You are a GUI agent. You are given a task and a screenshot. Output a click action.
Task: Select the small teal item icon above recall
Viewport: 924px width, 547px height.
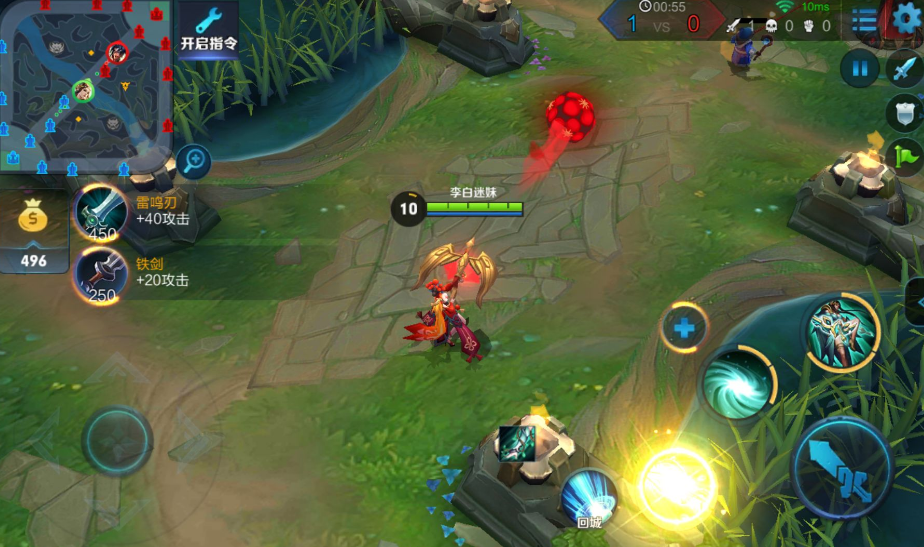[517, 443]
